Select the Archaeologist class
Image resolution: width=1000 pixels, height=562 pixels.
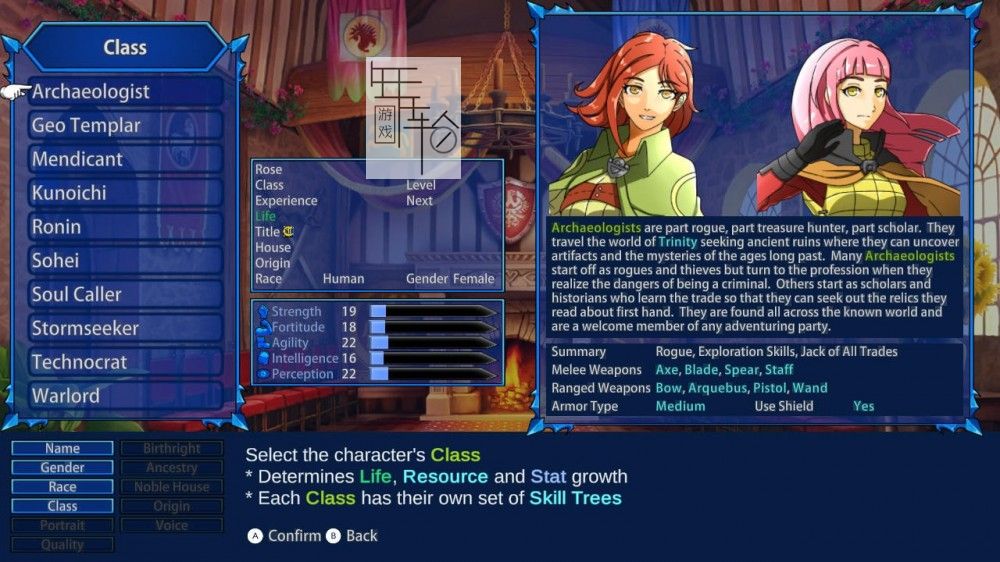(125, 92)
